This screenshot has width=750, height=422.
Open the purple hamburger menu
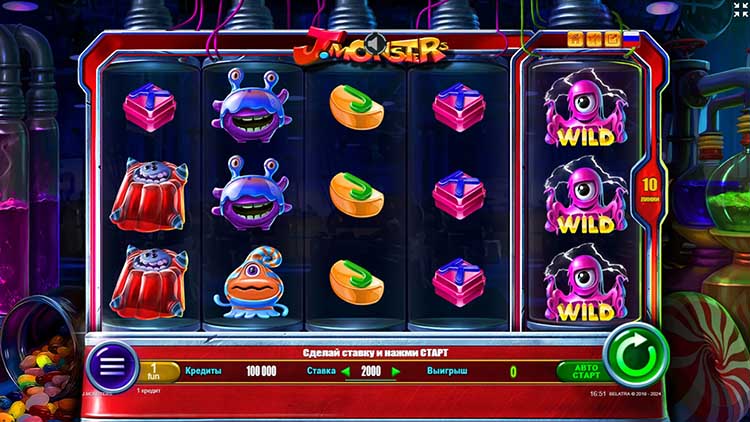(112, 367)
